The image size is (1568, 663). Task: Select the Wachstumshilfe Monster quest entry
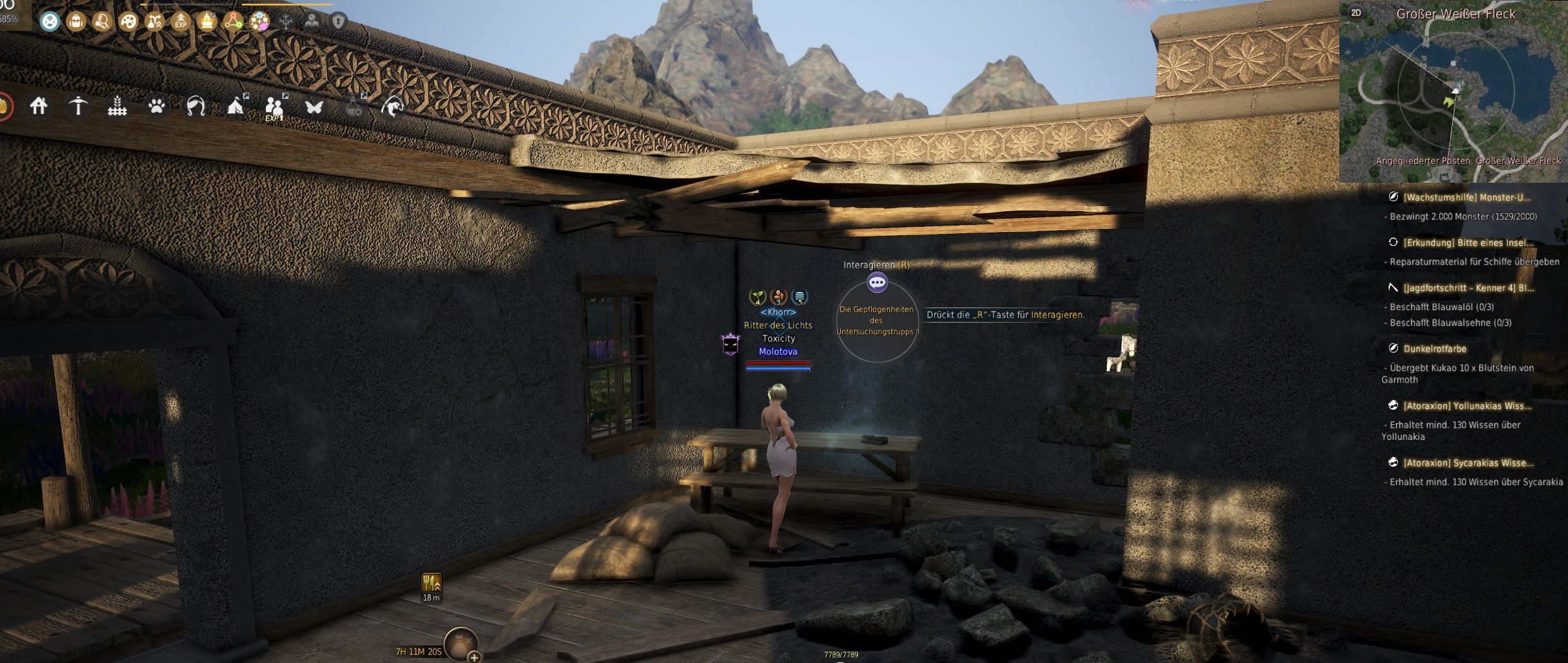1466,197
